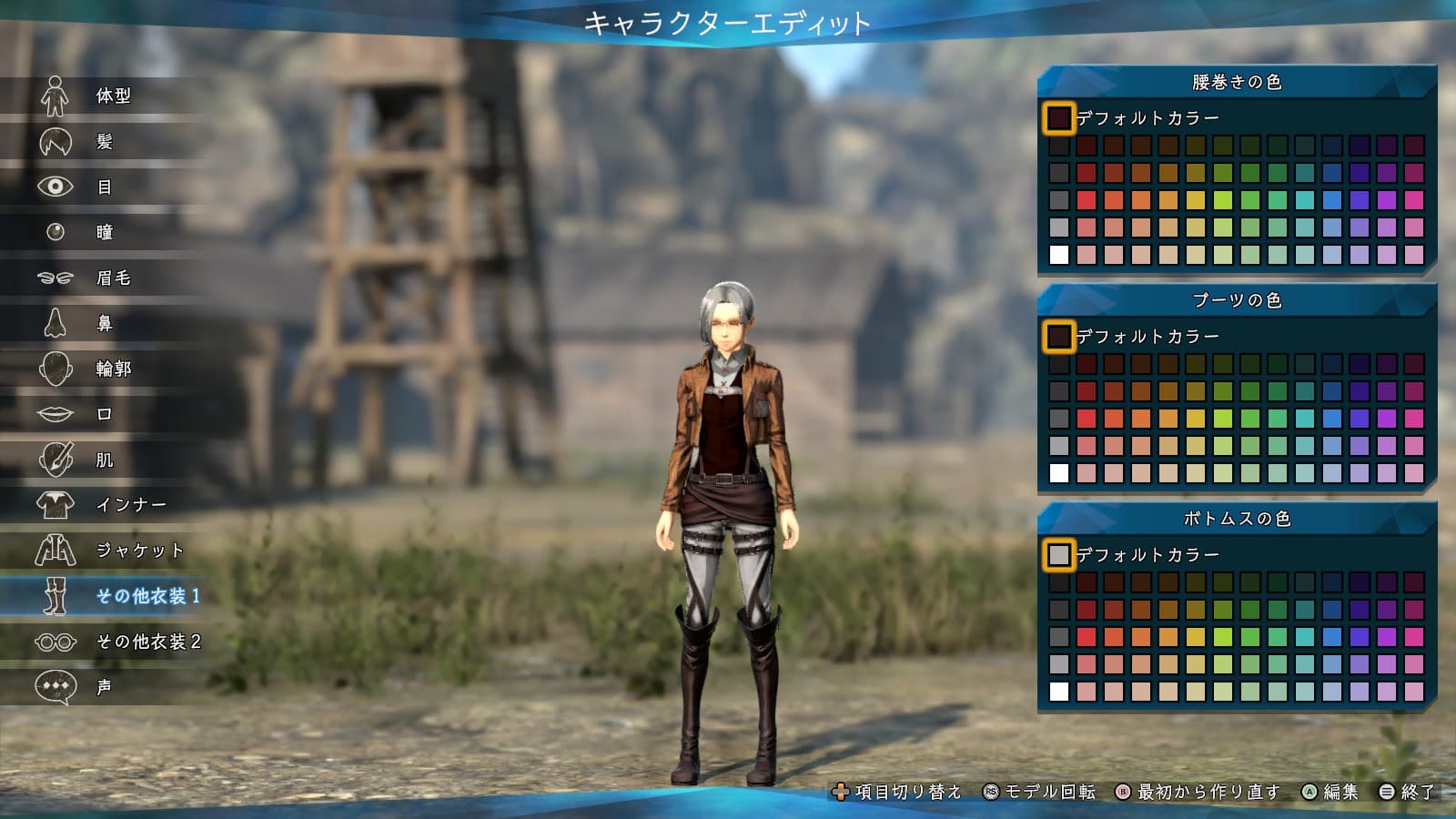Open the 肌 skin category
The width and height of the screenshot is (1456, 819).
point(103,460)
